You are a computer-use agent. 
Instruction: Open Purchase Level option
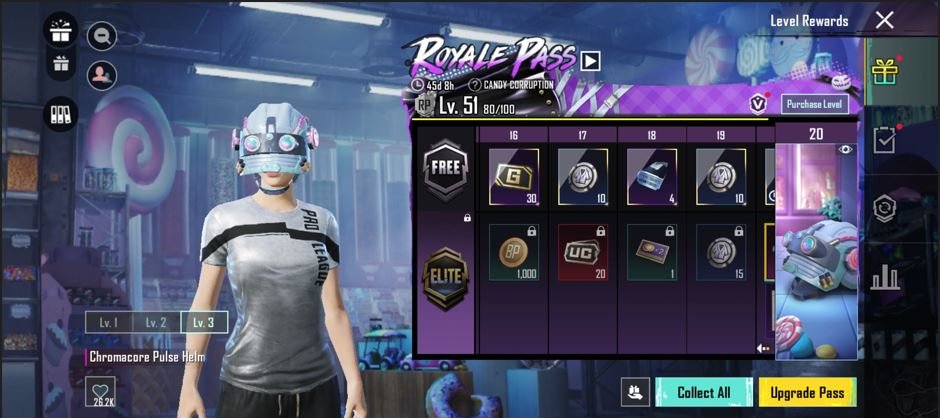(815, 104)
